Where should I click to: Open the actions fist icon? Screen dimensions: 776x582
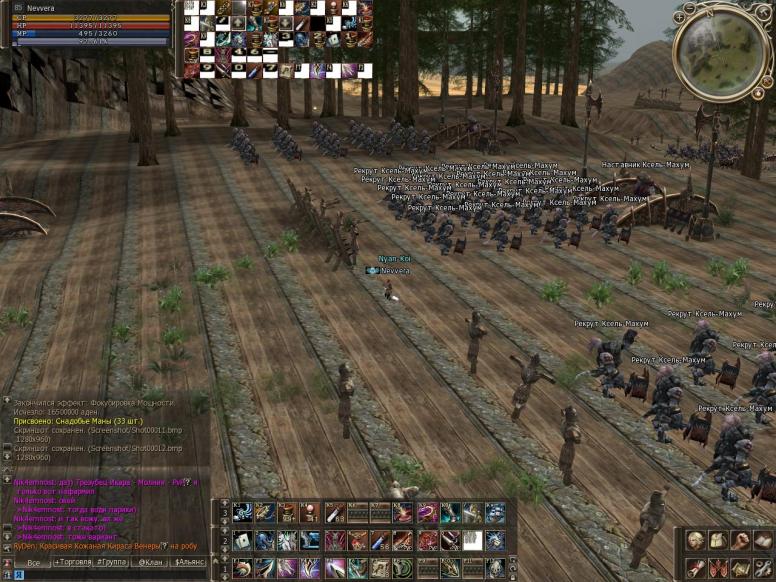[739, 541]
